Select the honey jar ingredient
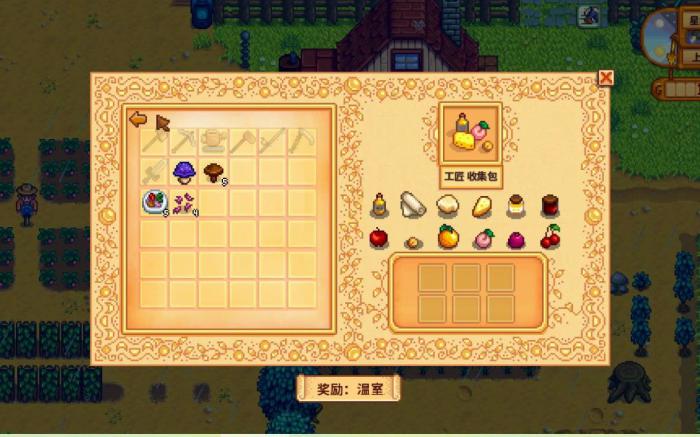Viewport: 700px width, 437px height. (x=516, y=206)
